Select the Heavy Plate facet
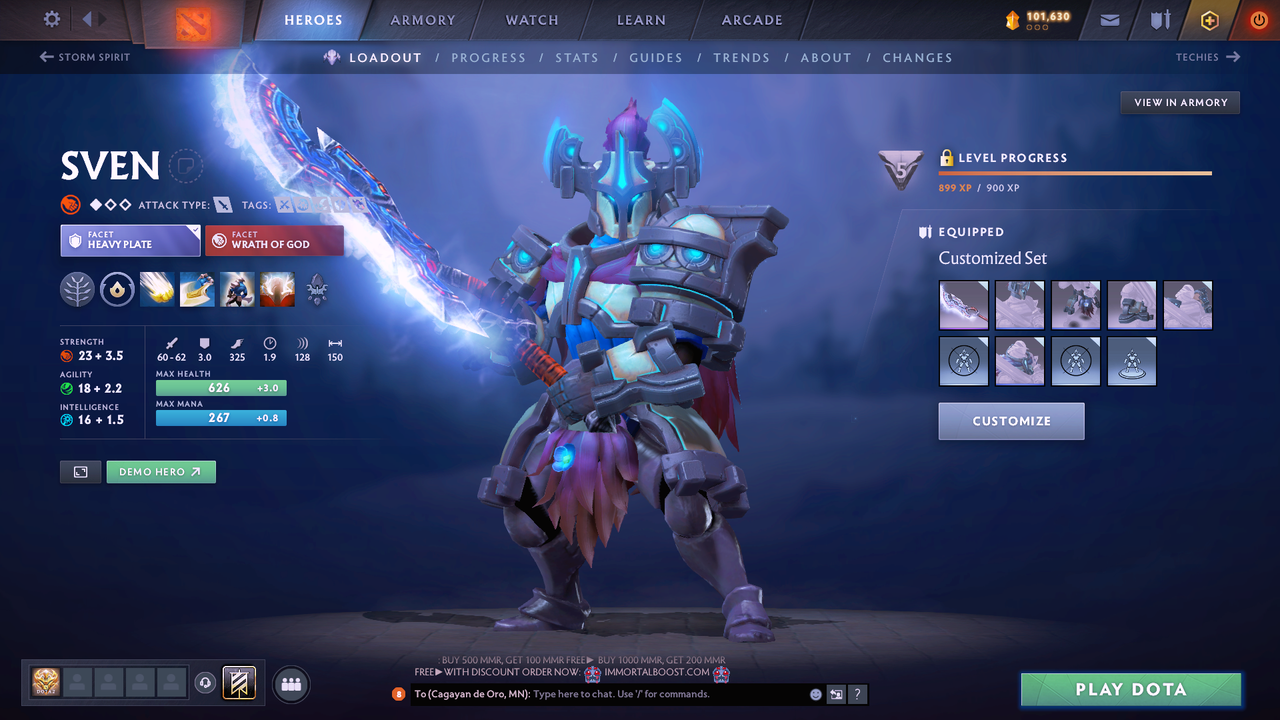Screen dimensions: 1280x720 130,240
